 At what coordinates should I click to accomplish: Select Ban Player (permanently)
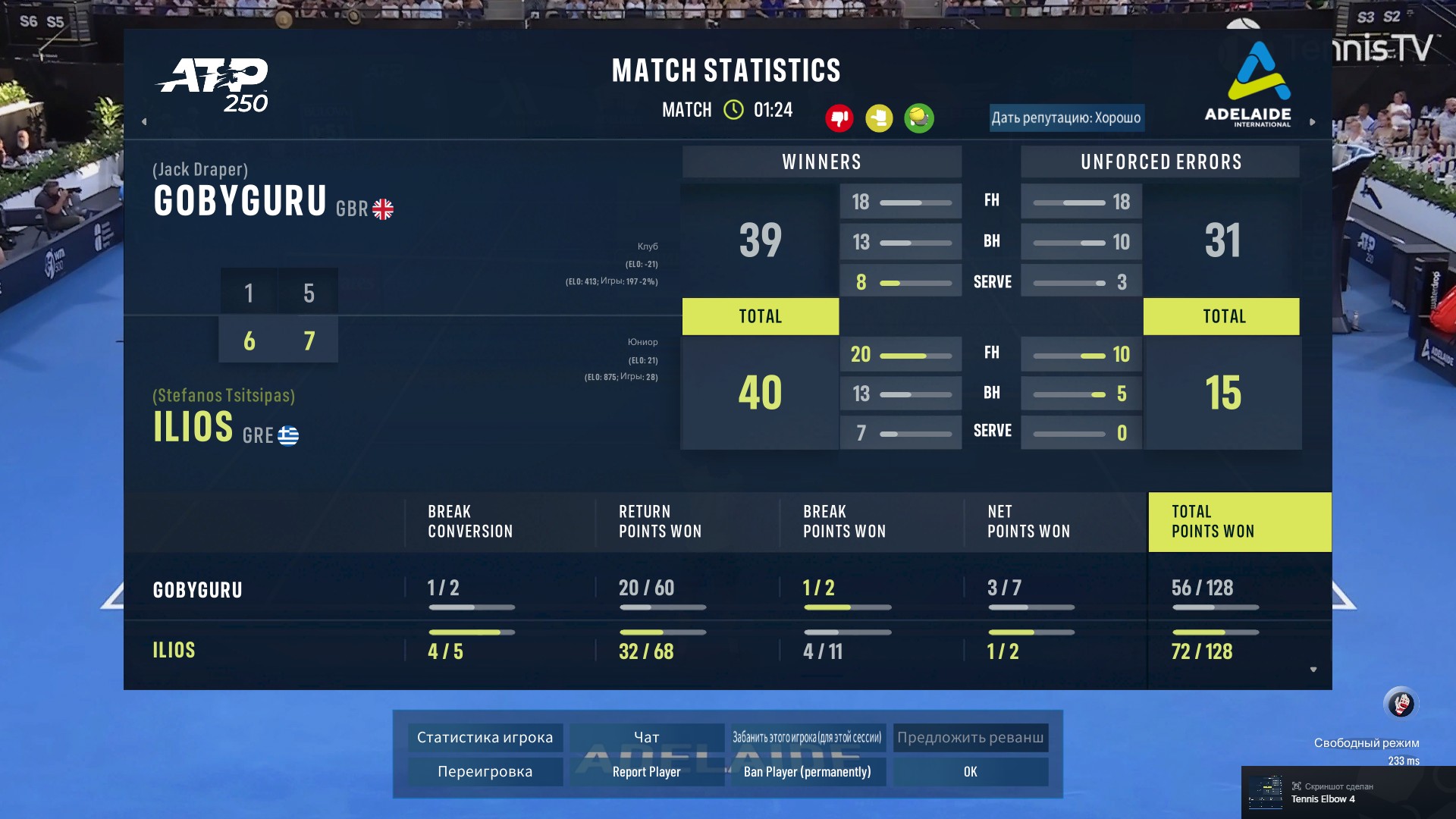tap(807, 771)
